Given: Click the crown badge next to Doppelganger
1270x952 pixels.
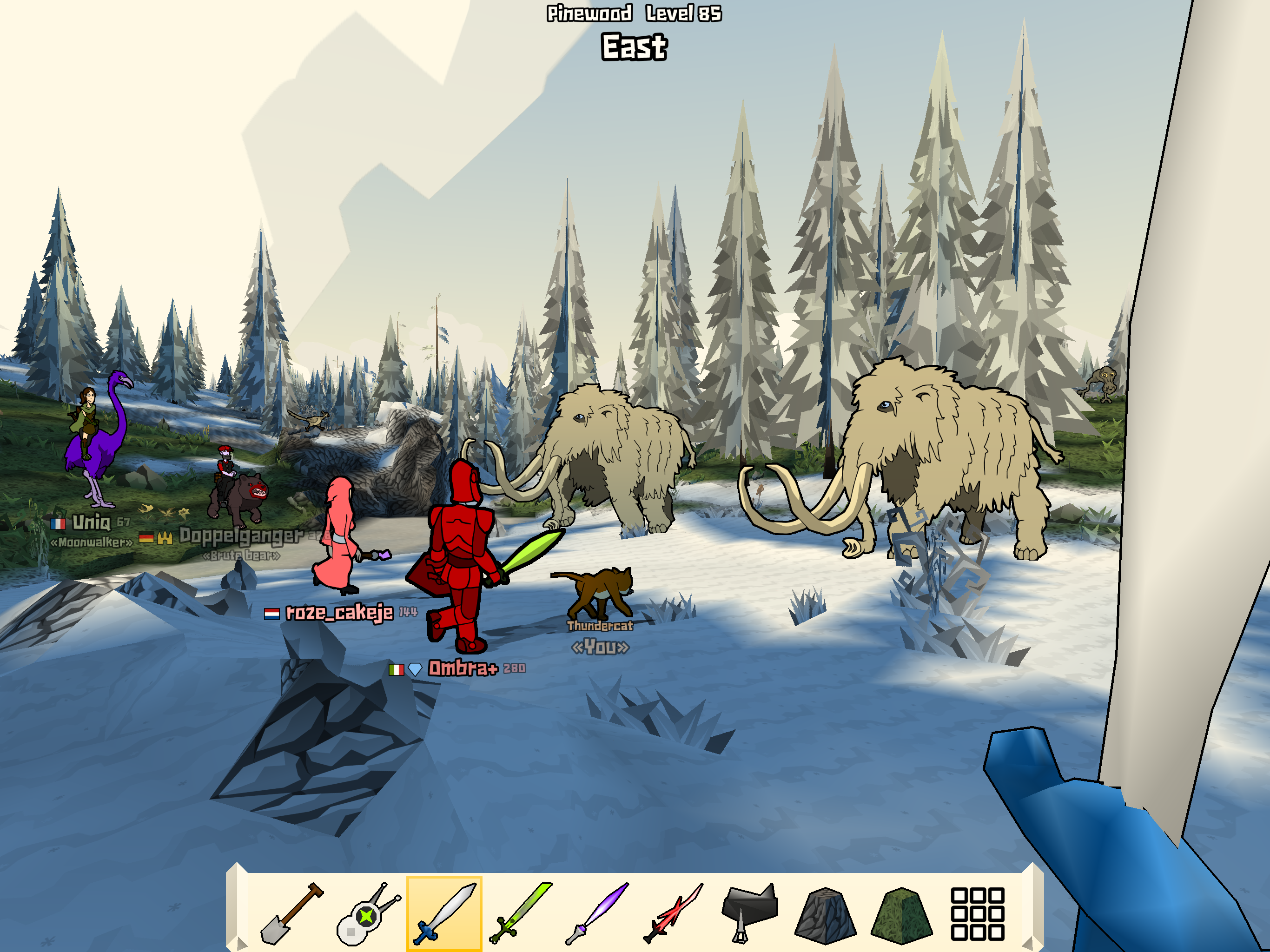Looking at the screenshot, I should pyautogui.click(x=165, y=538).
